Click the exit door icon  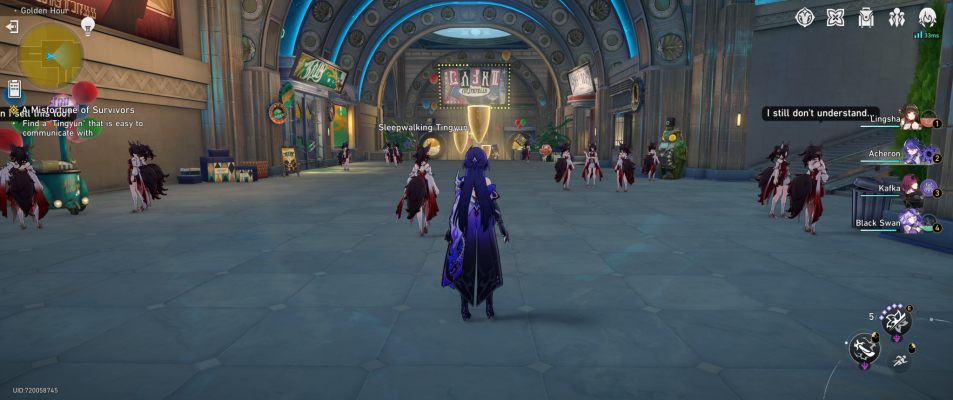coord(11,27)
